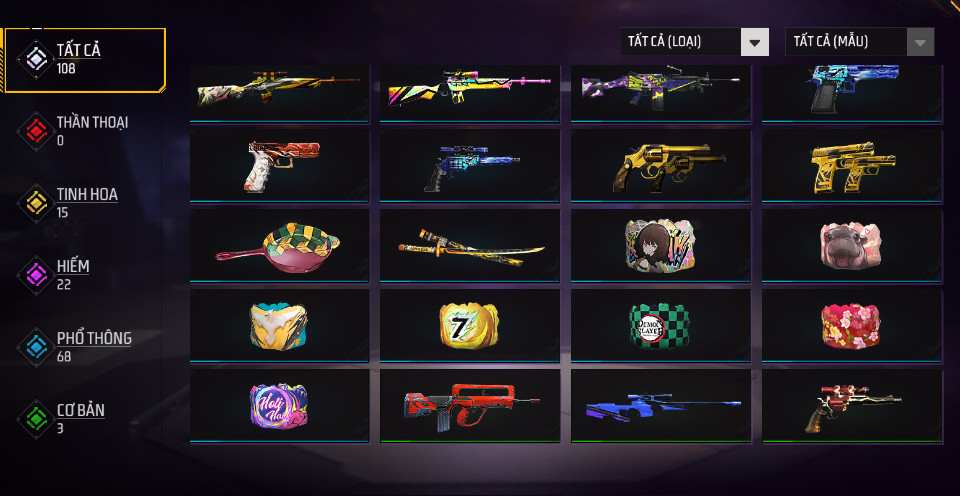Select the red floral gloo wall skin
The image size is (960, 496).
852,326
